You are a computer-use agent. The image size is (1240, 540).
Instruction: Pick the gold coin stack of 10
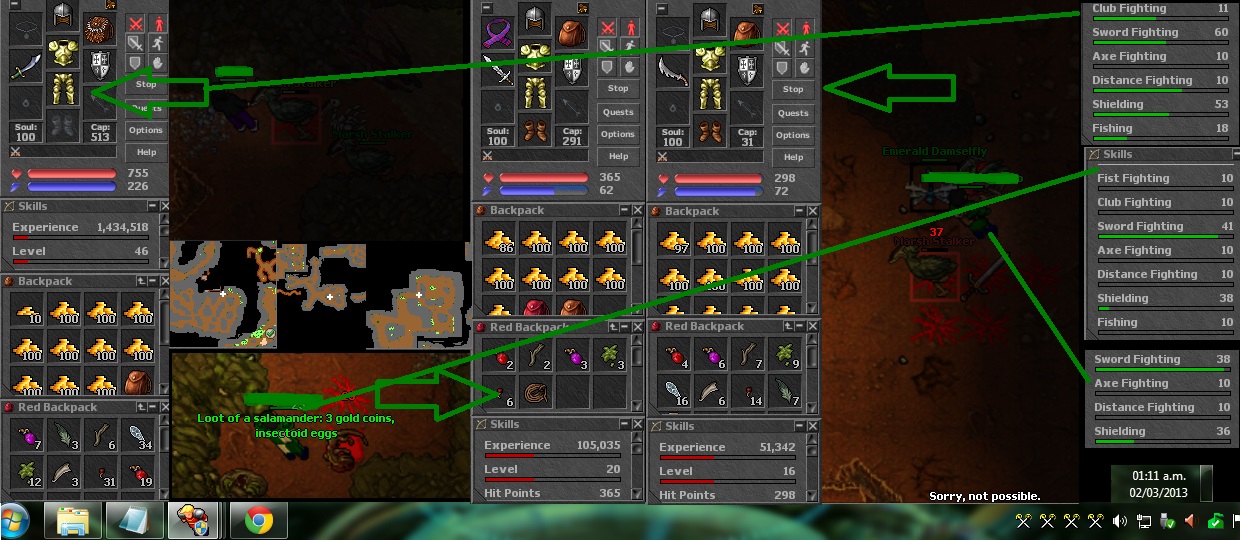(26, 310)
